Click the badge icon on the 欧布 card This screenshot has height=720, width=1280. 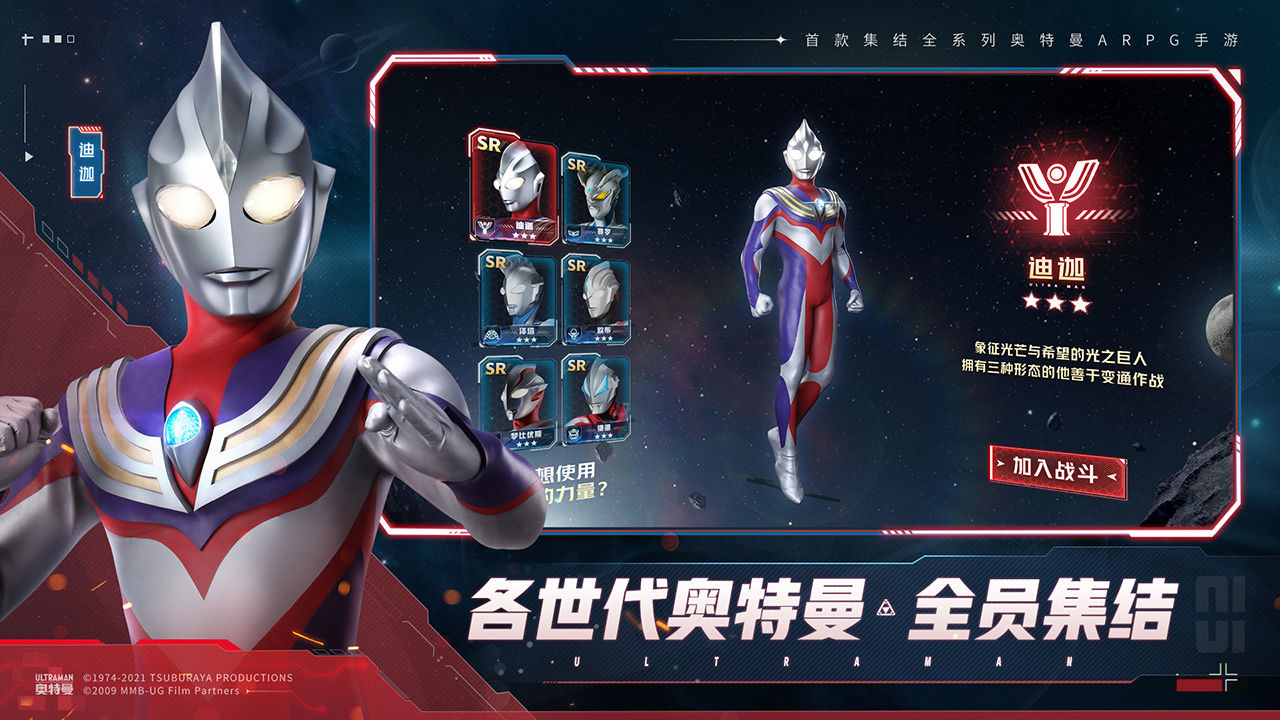(x=575, y=331)
